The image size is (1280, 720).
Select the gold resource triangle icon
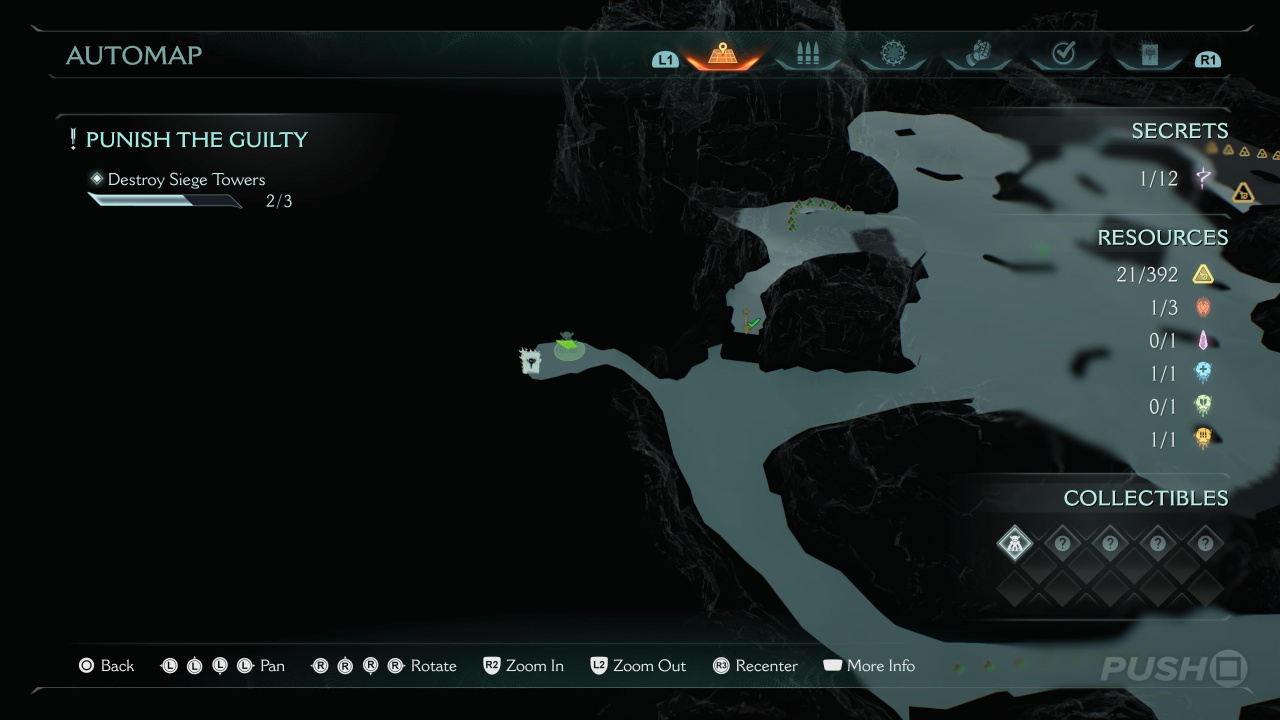coord(1203,274)
